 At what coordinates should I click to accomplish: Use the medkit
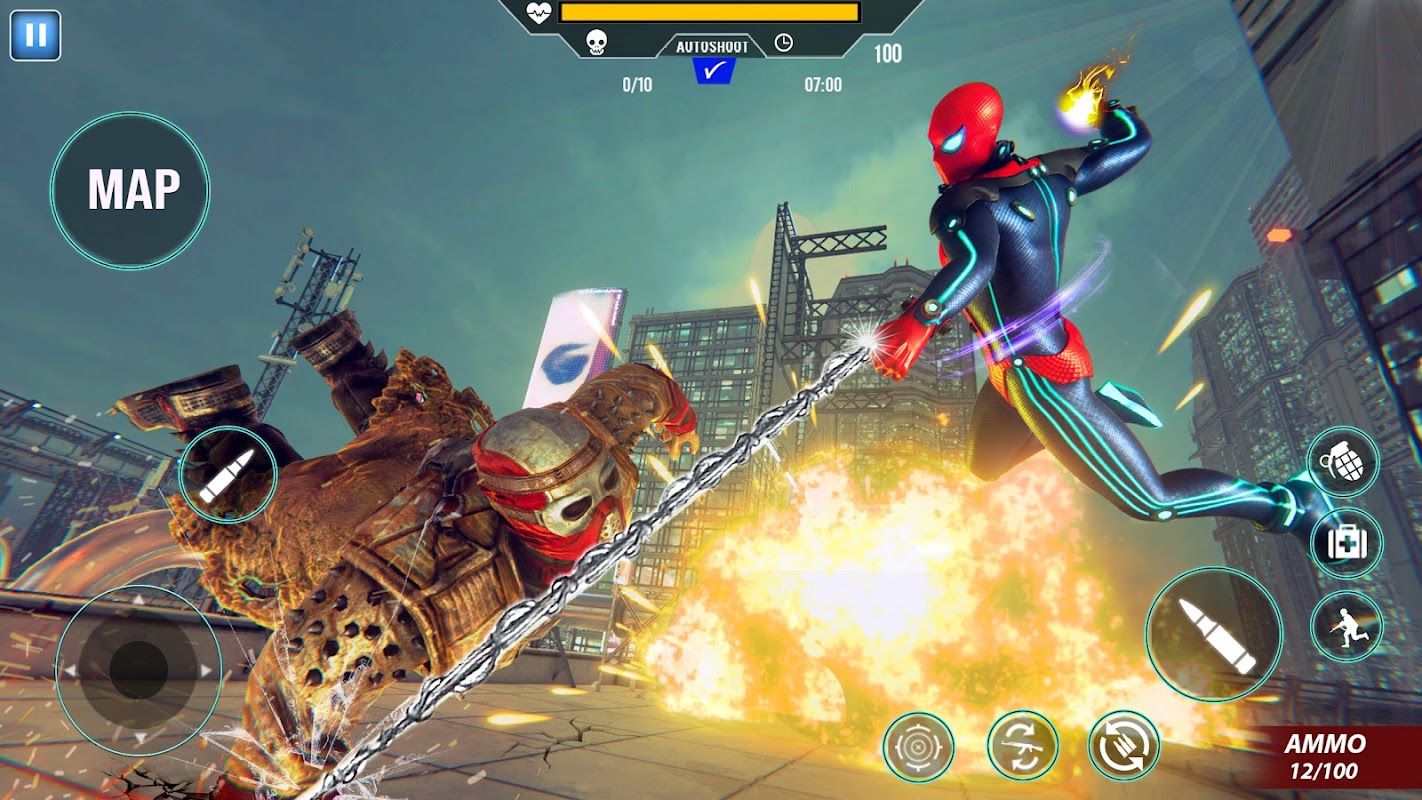[x=1346, y=543]
